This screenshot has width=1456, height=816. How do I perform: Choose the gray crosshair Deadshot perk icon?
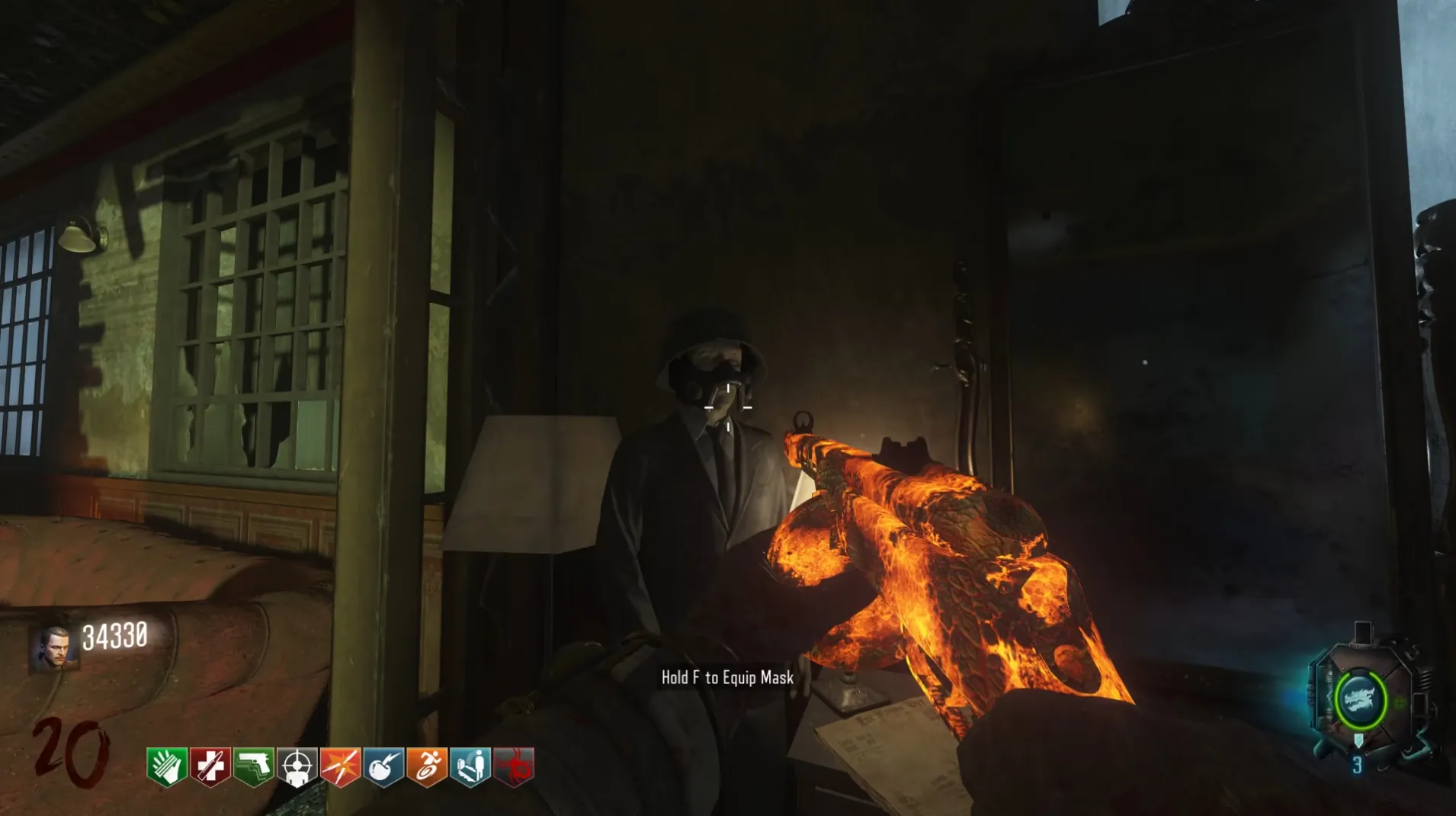[x=297, y=766]
